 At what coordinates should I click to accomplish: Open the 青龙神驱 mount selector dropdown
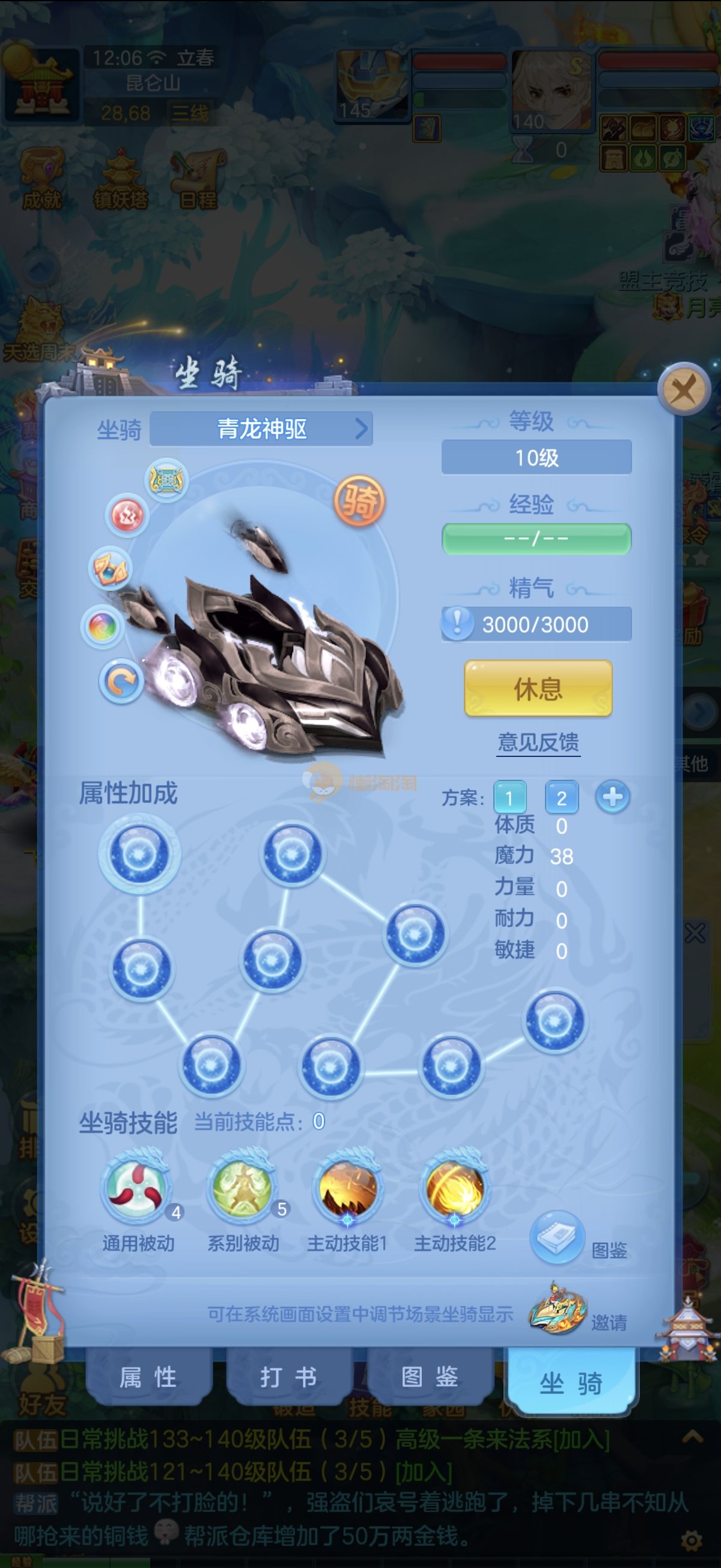click(261, 429)
